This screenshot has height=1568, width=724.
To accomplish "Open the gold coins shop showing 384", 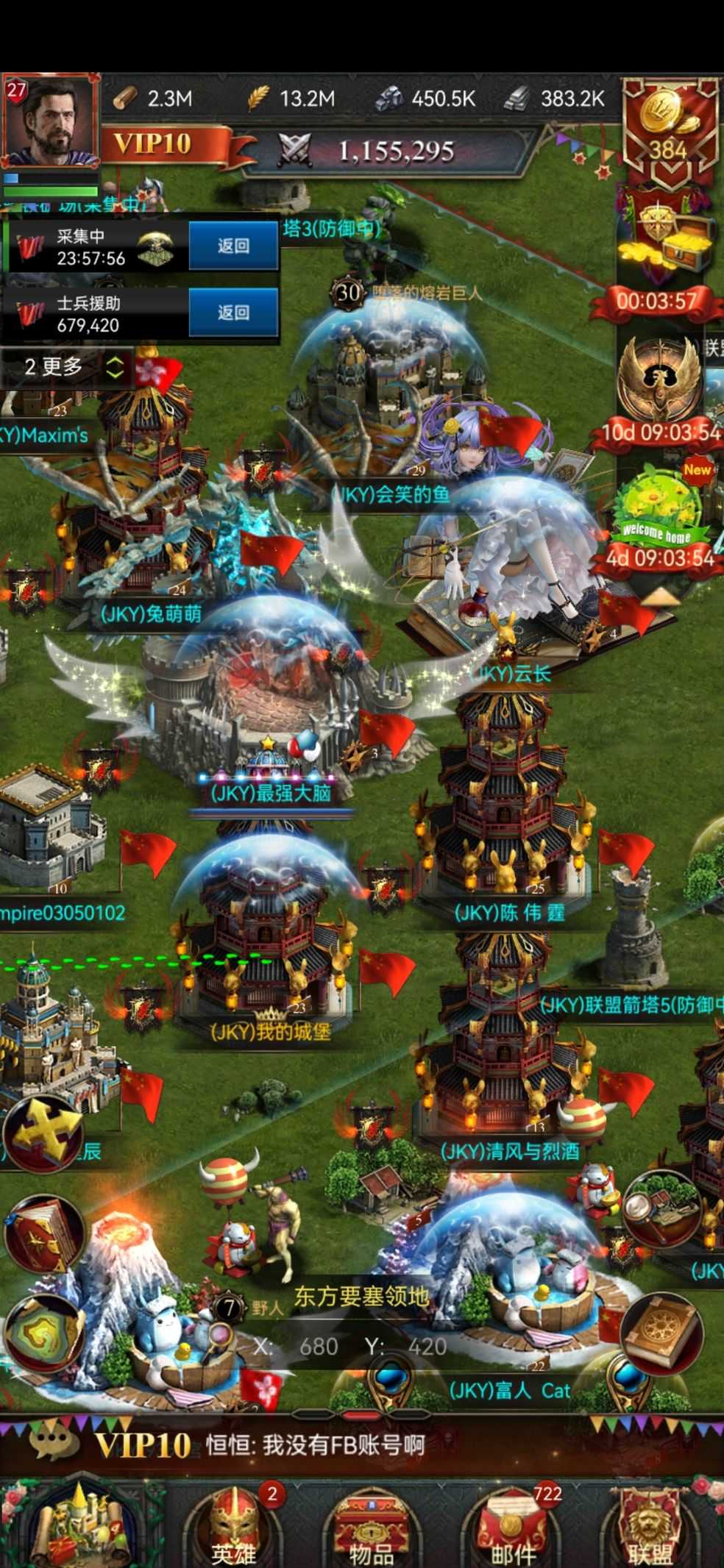I will (x=668, y=130).
